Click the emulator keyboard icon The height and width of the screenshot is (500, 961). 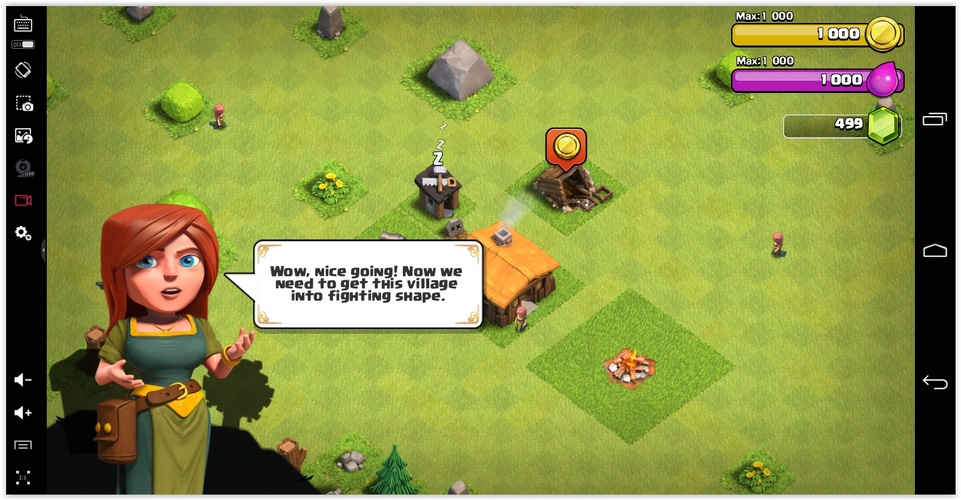coord(23,23)
